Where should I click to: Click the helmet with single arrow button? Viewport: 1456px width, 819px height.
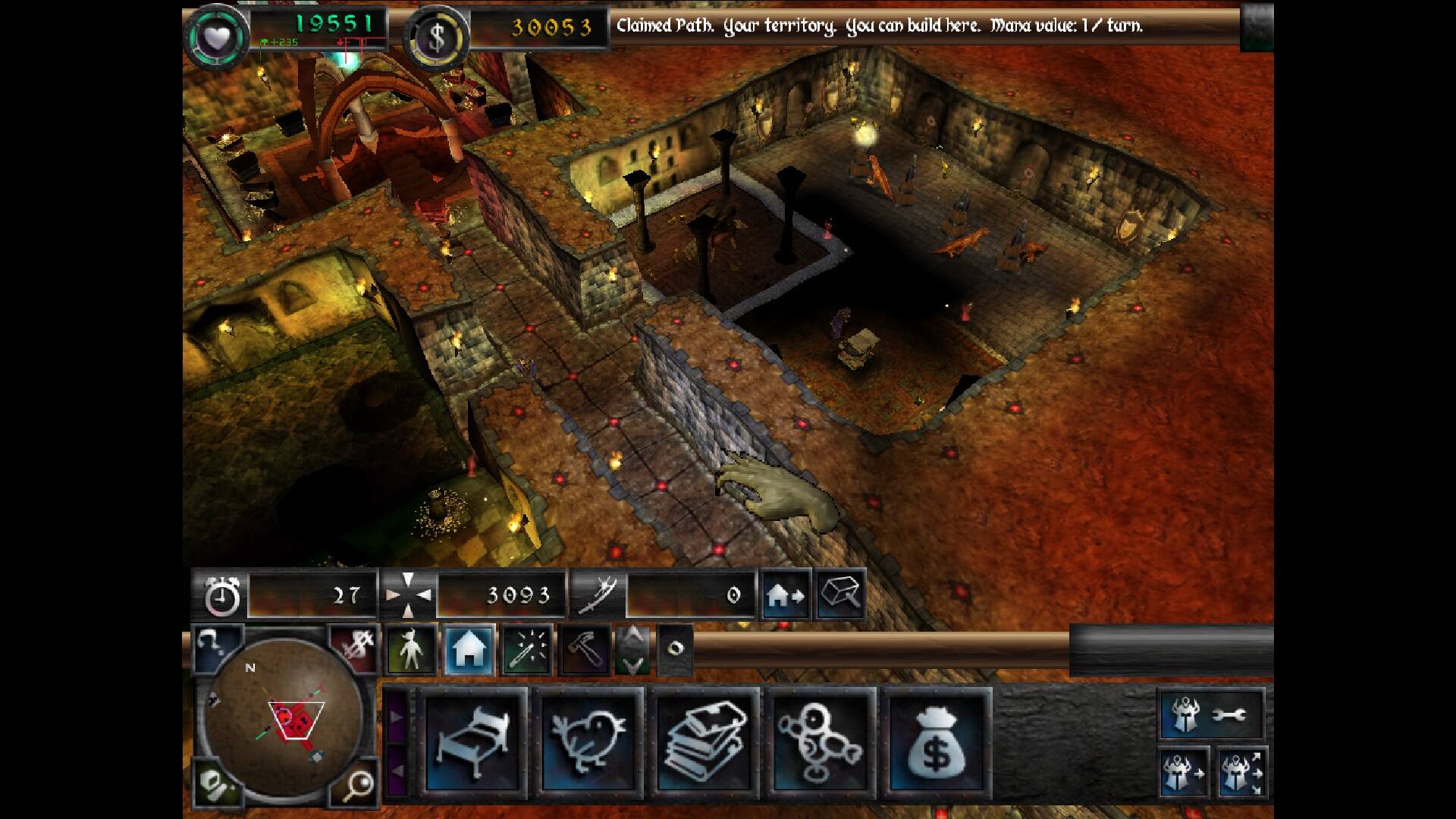(x=1184, y=773)
